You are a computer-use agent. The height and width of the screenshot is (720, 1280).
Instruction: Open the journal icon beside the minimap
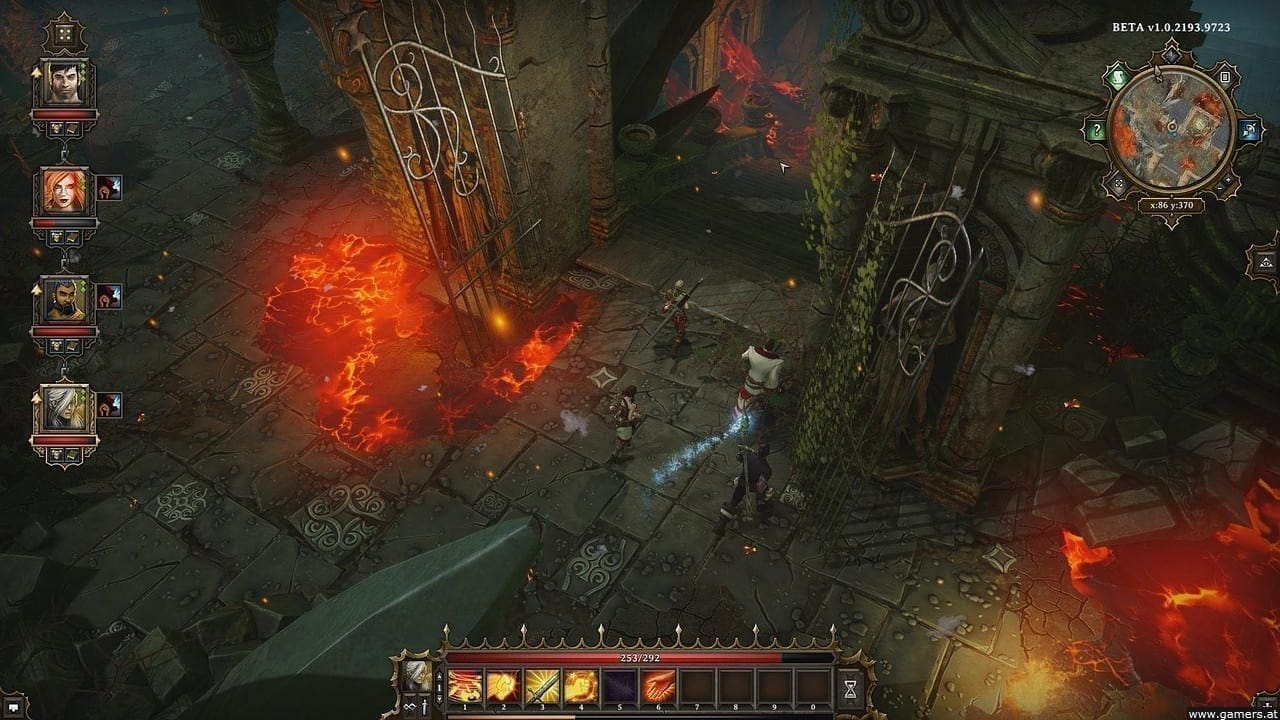pos(1223,77)
